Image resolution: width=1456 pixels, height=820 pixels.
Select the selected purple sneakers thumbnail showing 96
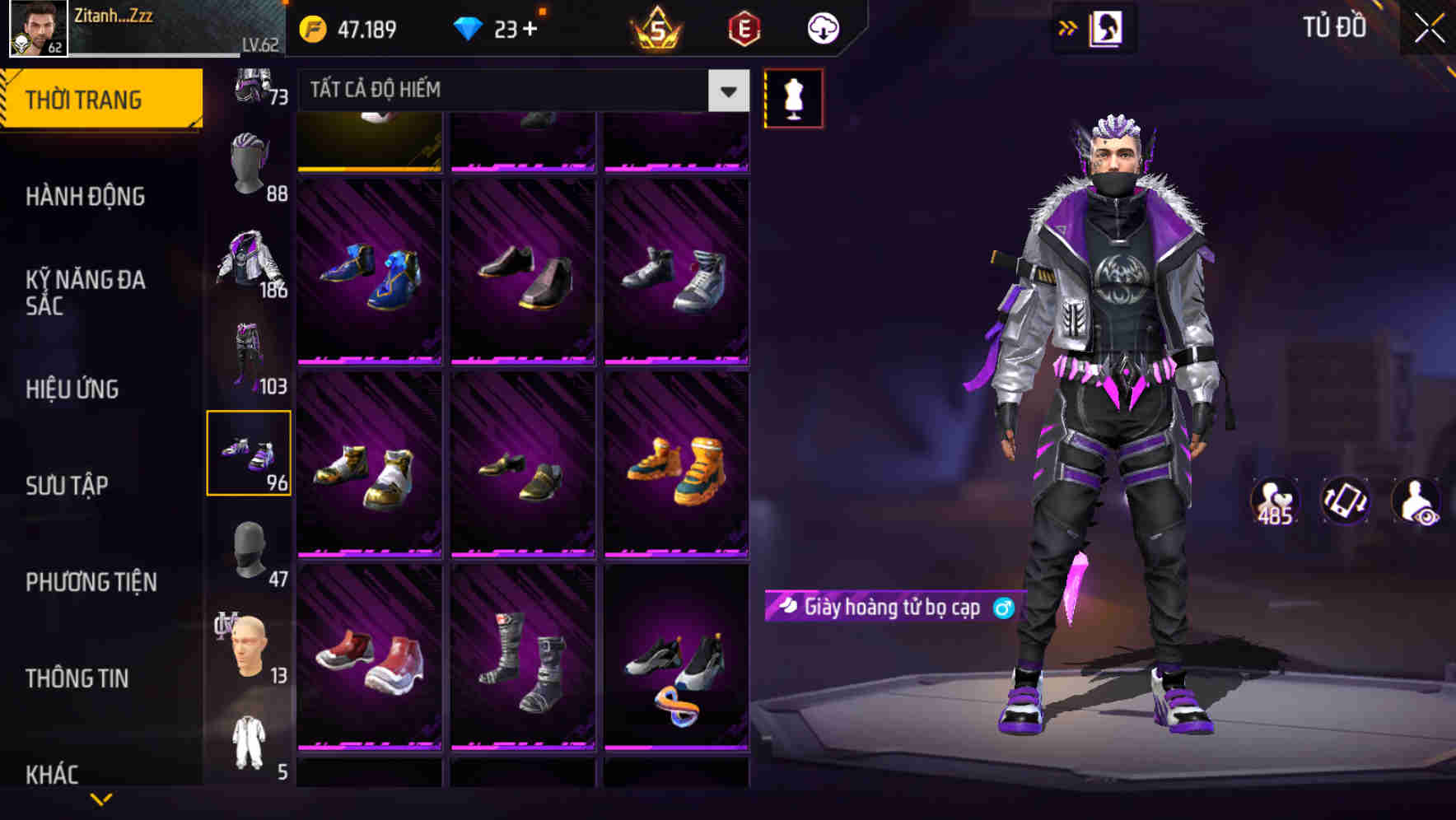250,453
